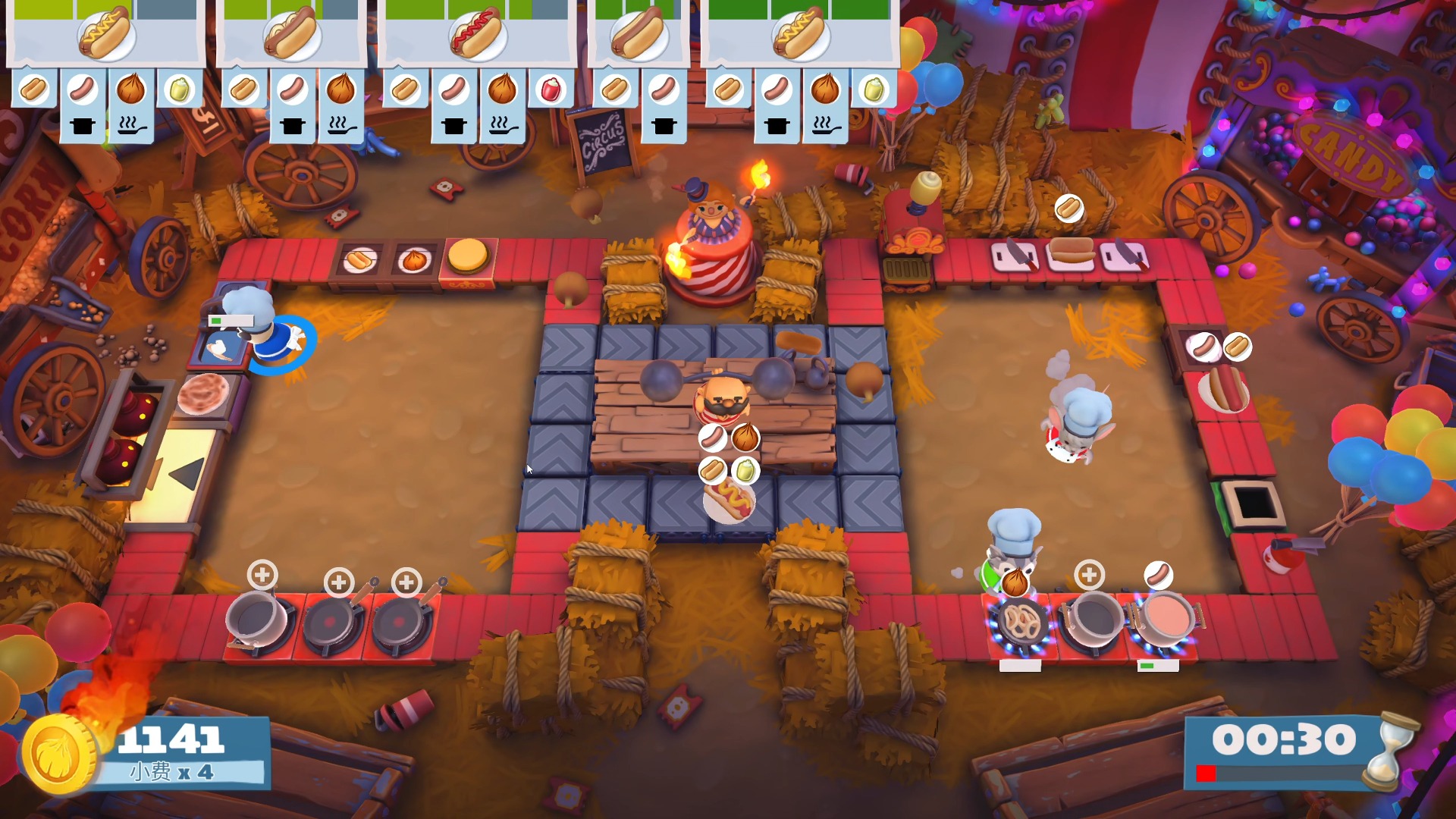Choose the onion hot dog order without sauce
1456x819 pixels.
(x=291, y=34)
